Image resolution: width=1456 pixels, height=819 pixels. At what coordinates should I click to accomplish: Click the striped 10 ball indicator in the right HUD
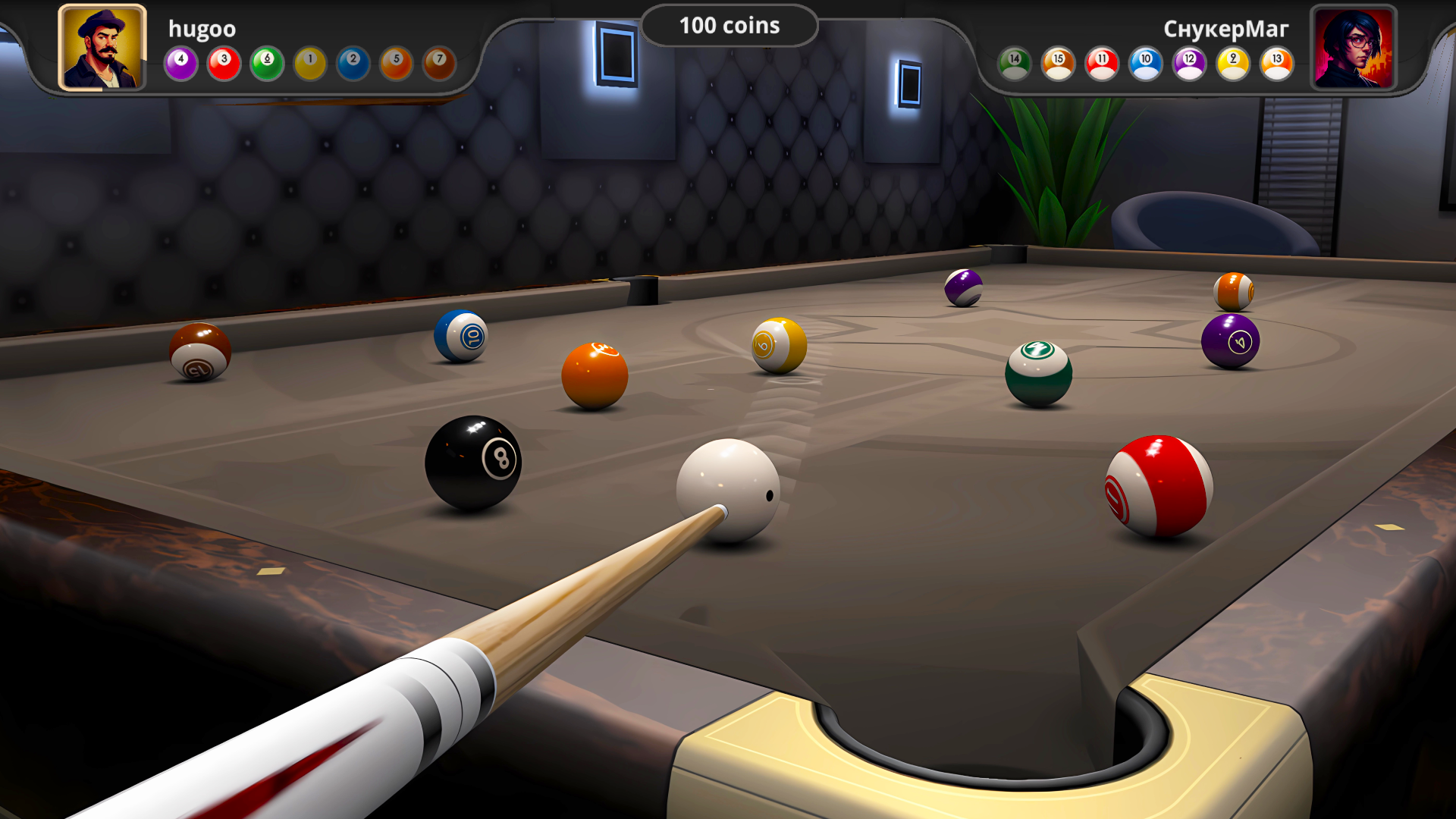[1145, 64]
